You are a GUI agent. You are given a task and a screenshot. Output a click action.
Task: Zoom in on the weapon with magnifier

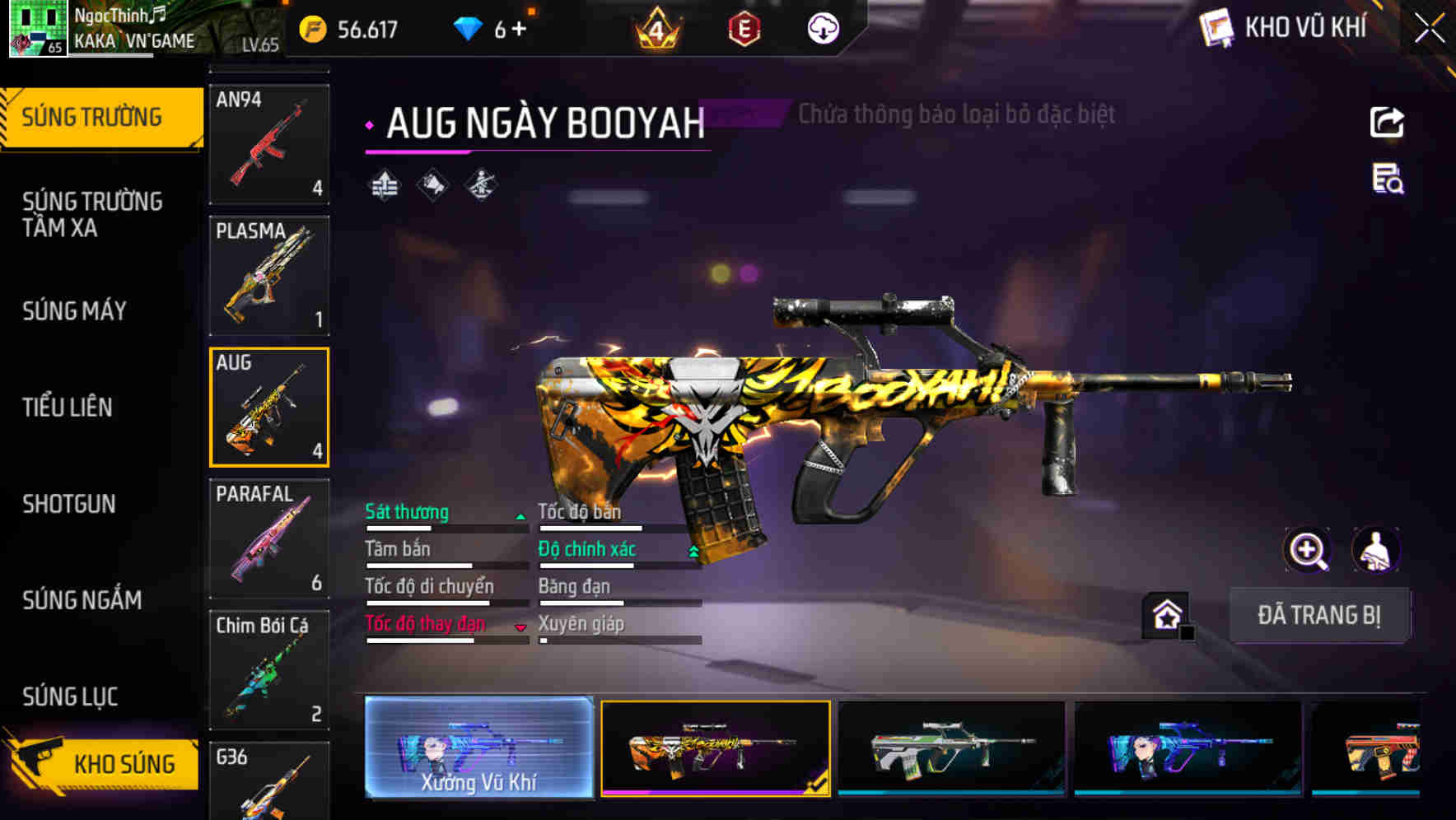pos(1308,550)
